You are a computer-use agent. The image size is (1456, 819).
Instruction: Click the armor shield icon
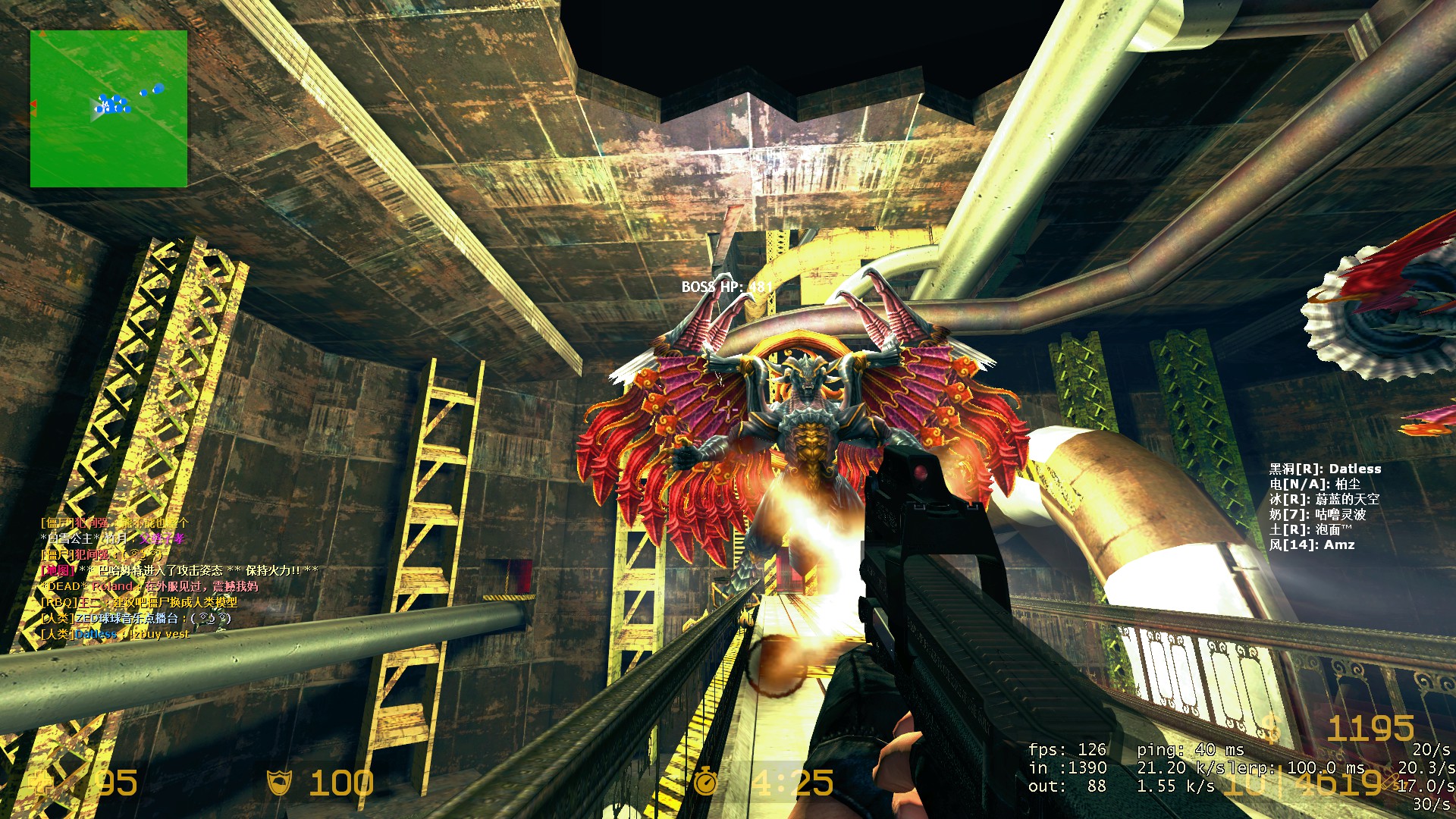pos(280,782)
